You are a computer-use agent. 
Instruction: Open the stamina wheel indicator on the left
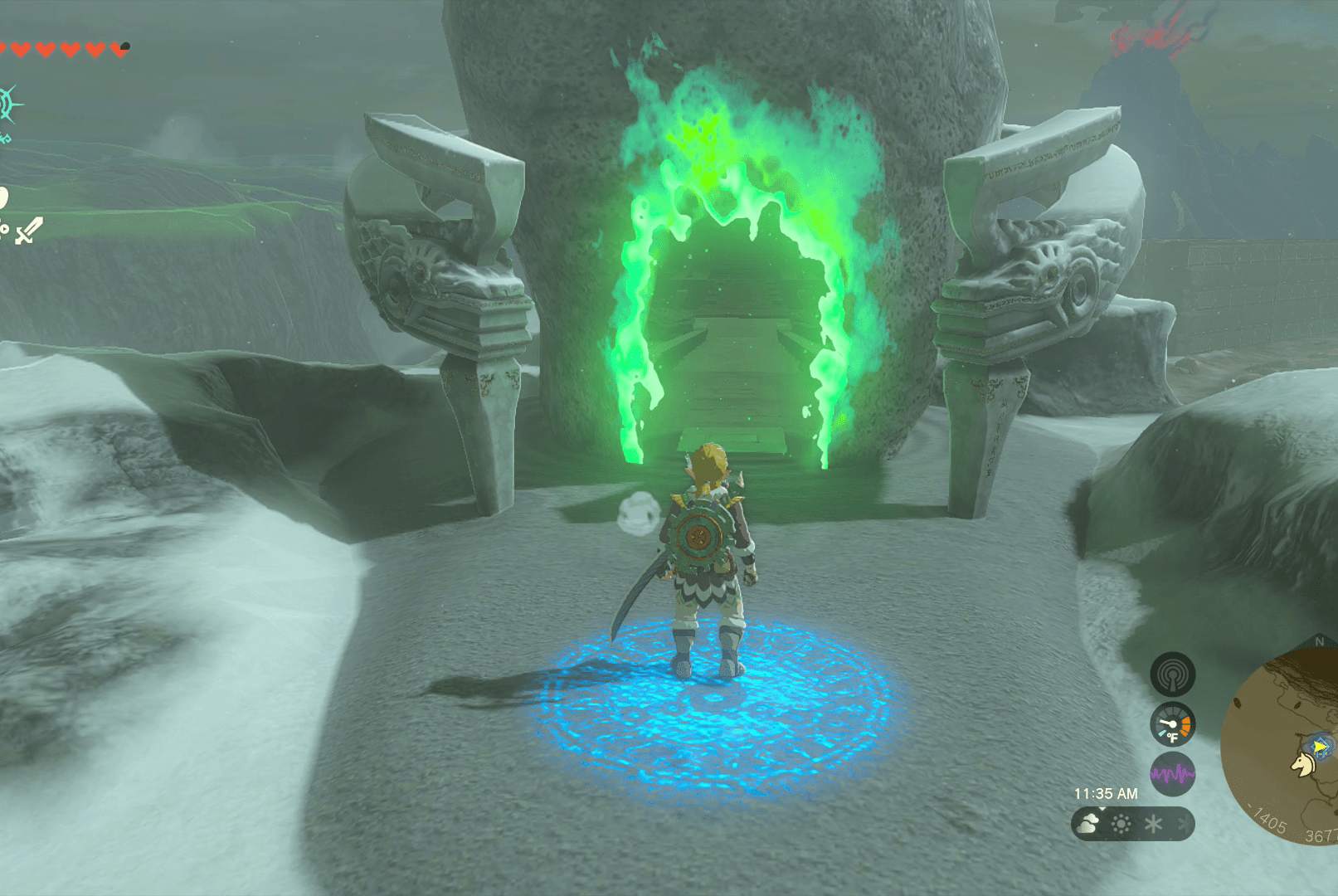5,197
